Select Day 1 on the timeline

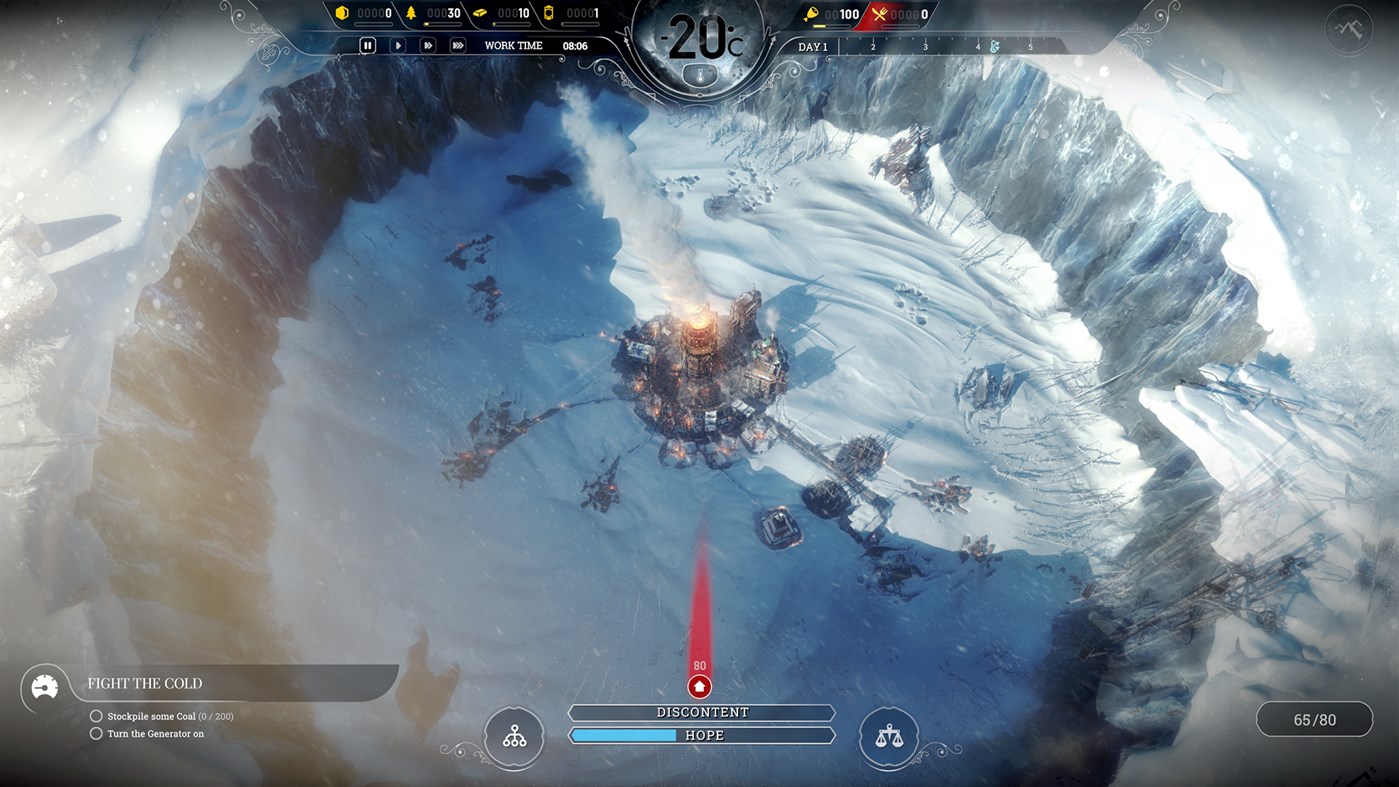(x=813, y=46)
